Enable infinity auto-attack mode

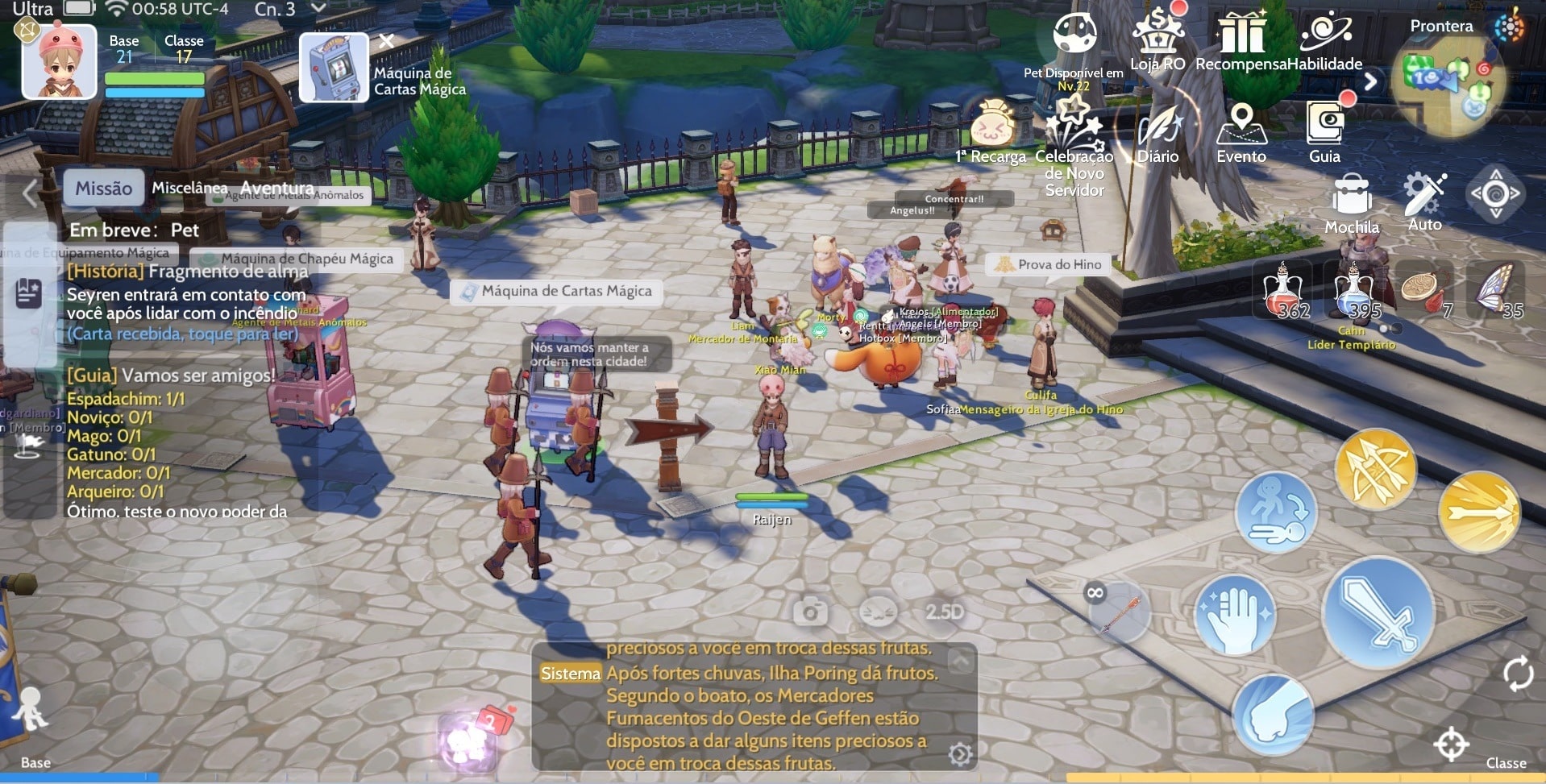[1094, 594]
